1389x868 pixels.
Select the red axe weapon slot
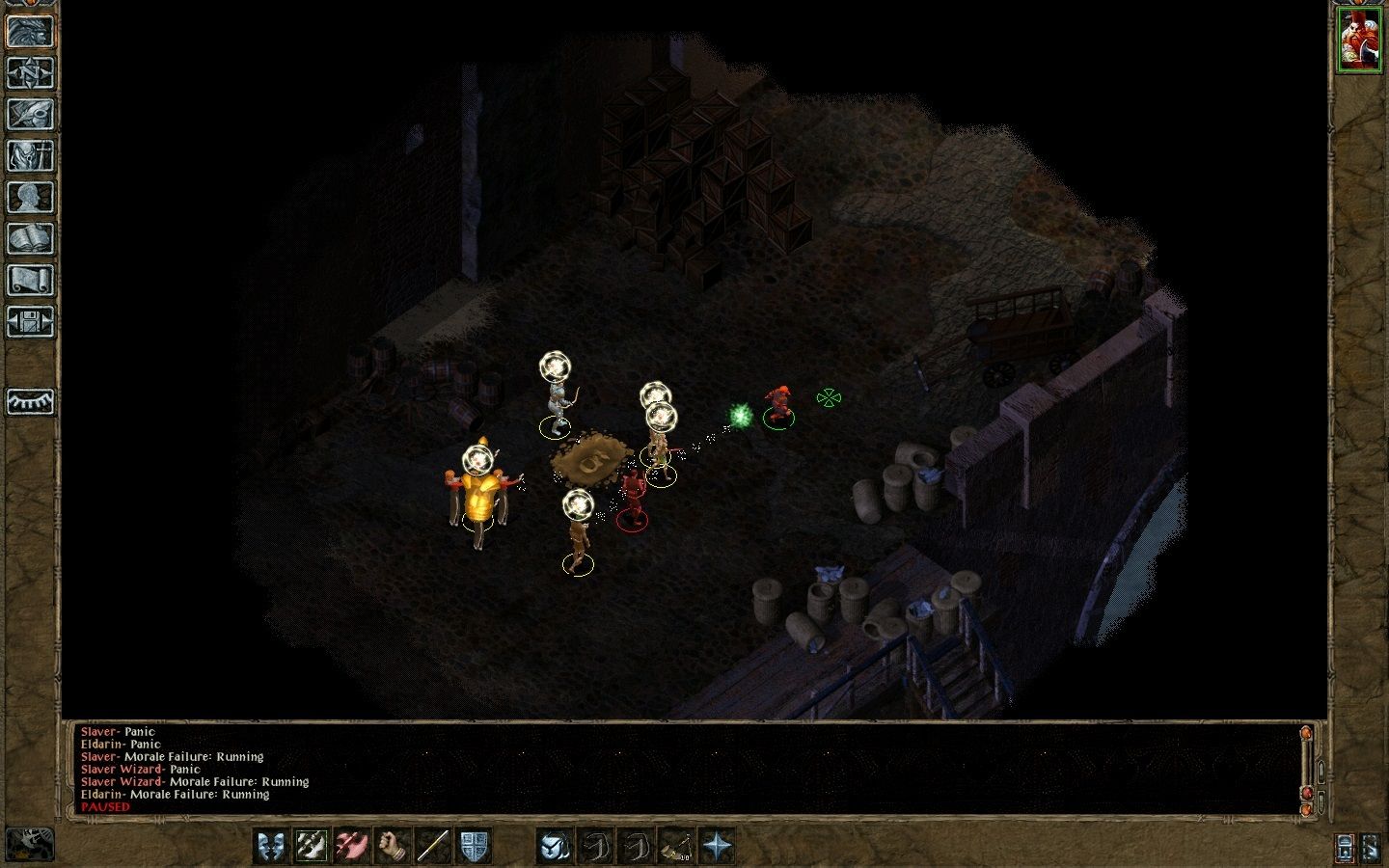coord(352,846)
